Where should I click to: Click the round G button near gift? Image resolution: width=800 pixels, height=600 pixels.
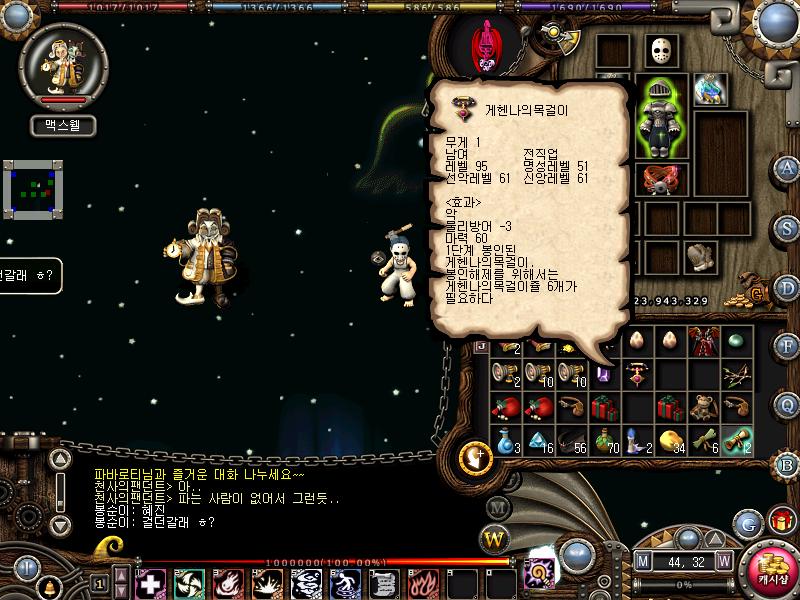pos(748,523)
